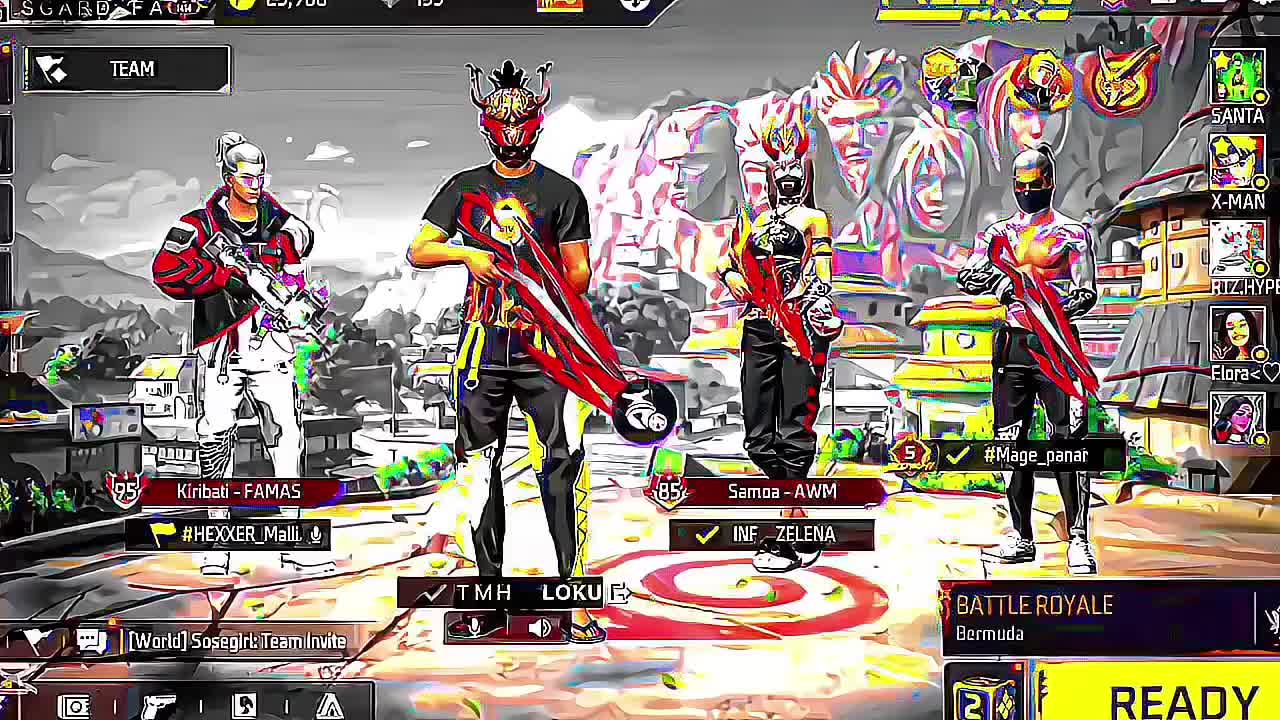Click the #HEXXER_Malli teammate name tag
Image resolution: width=1280 pixels, height=720 pixels.
click(240, 535)
